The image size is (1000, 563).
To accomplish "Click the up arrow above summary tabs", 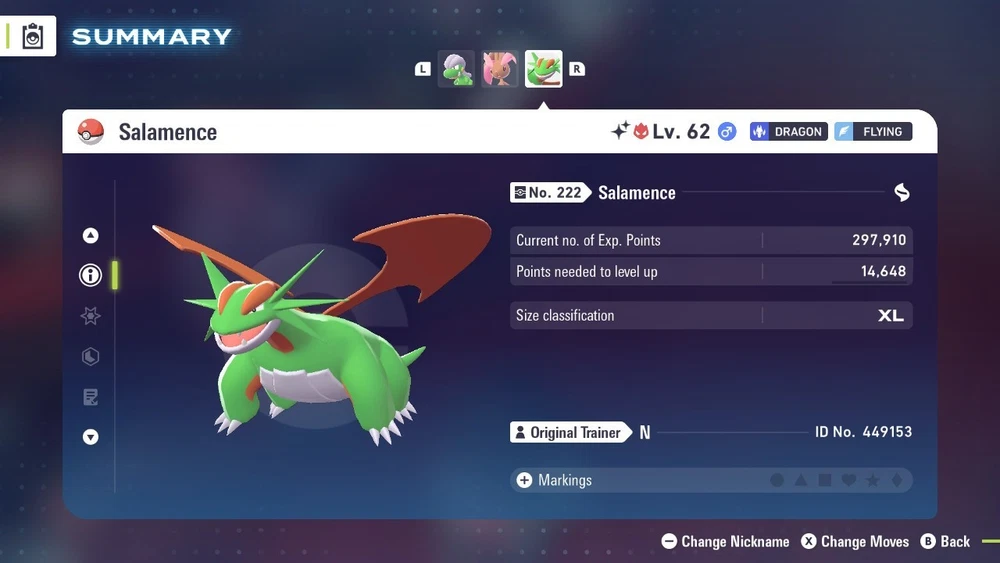I will 91,236.
